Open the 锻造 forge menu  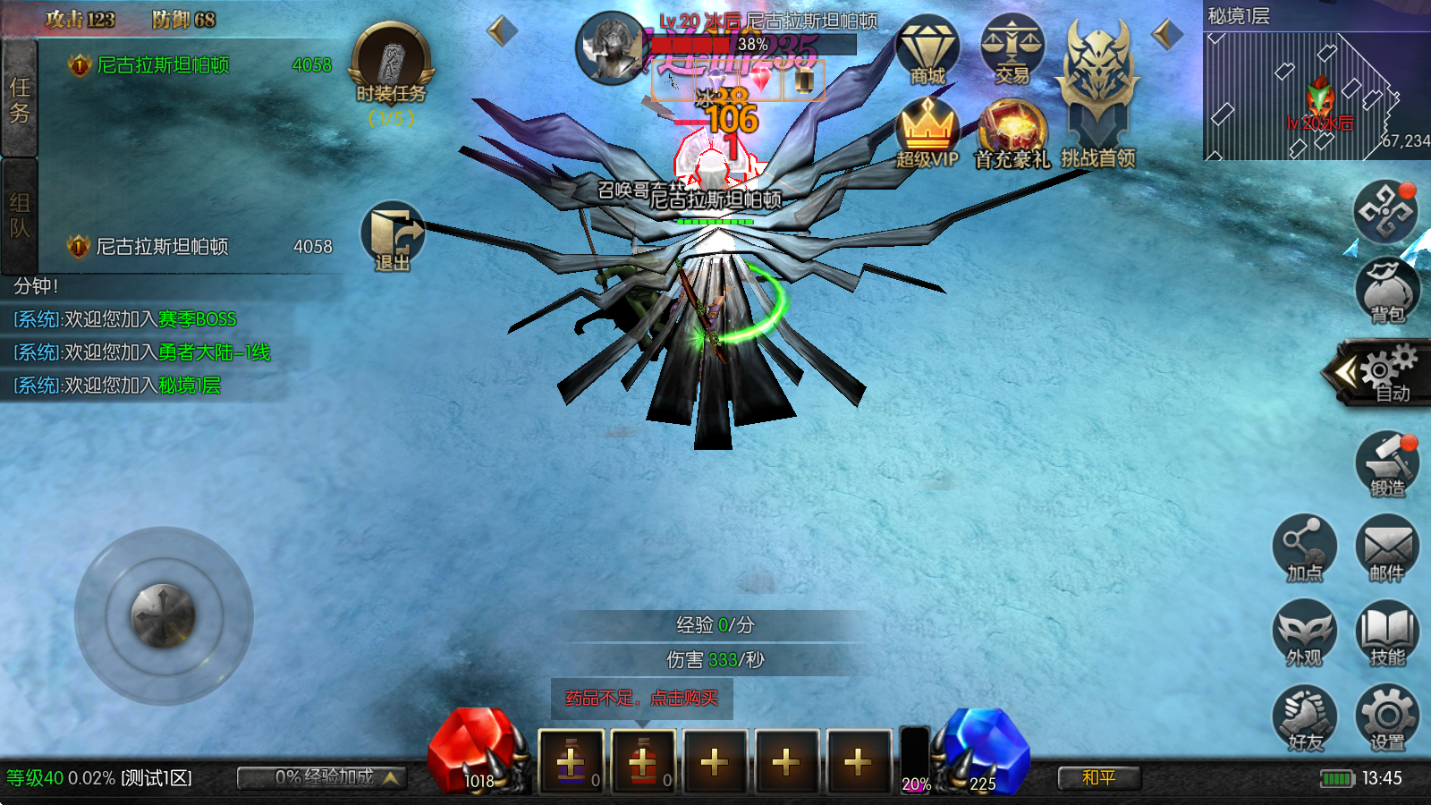1387,463
